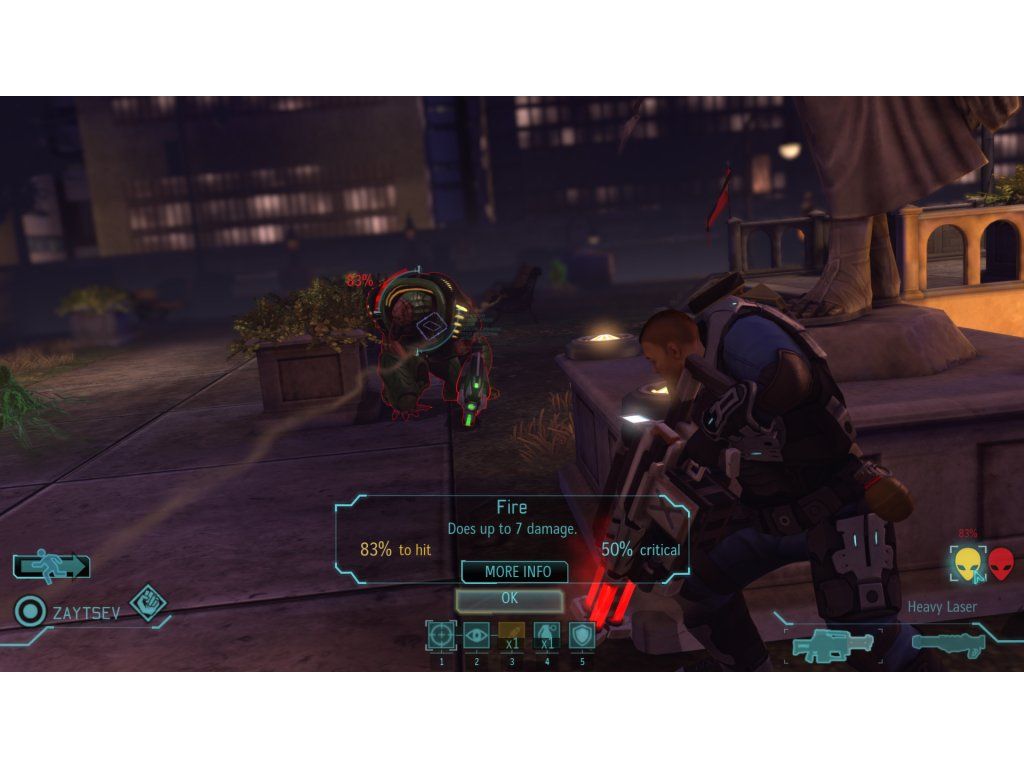
Task: Switch to the rocket launcher weapon
Action: (948, 643)
